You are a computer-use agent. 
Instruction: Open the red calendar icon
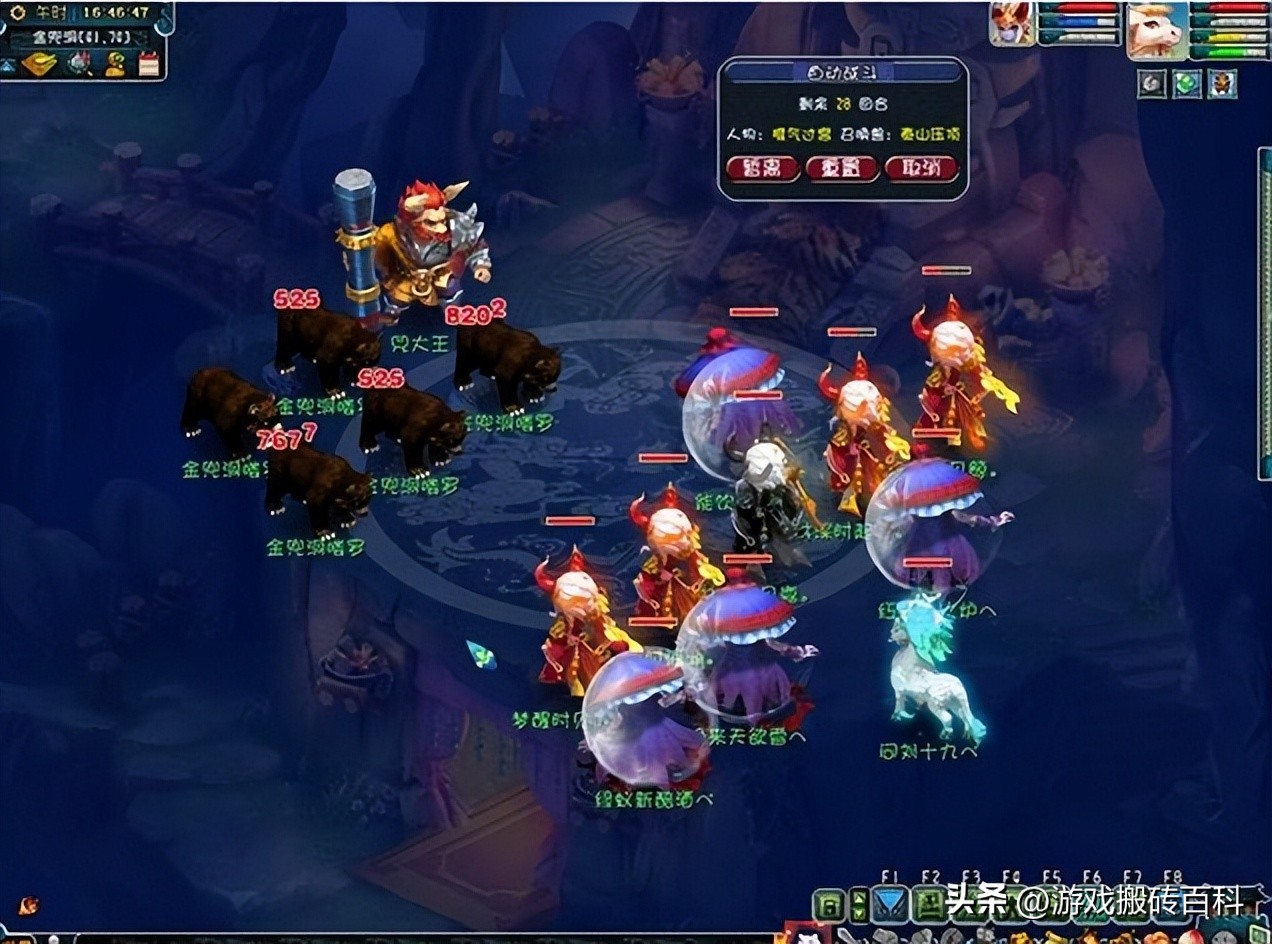click(x=149, y=64)
